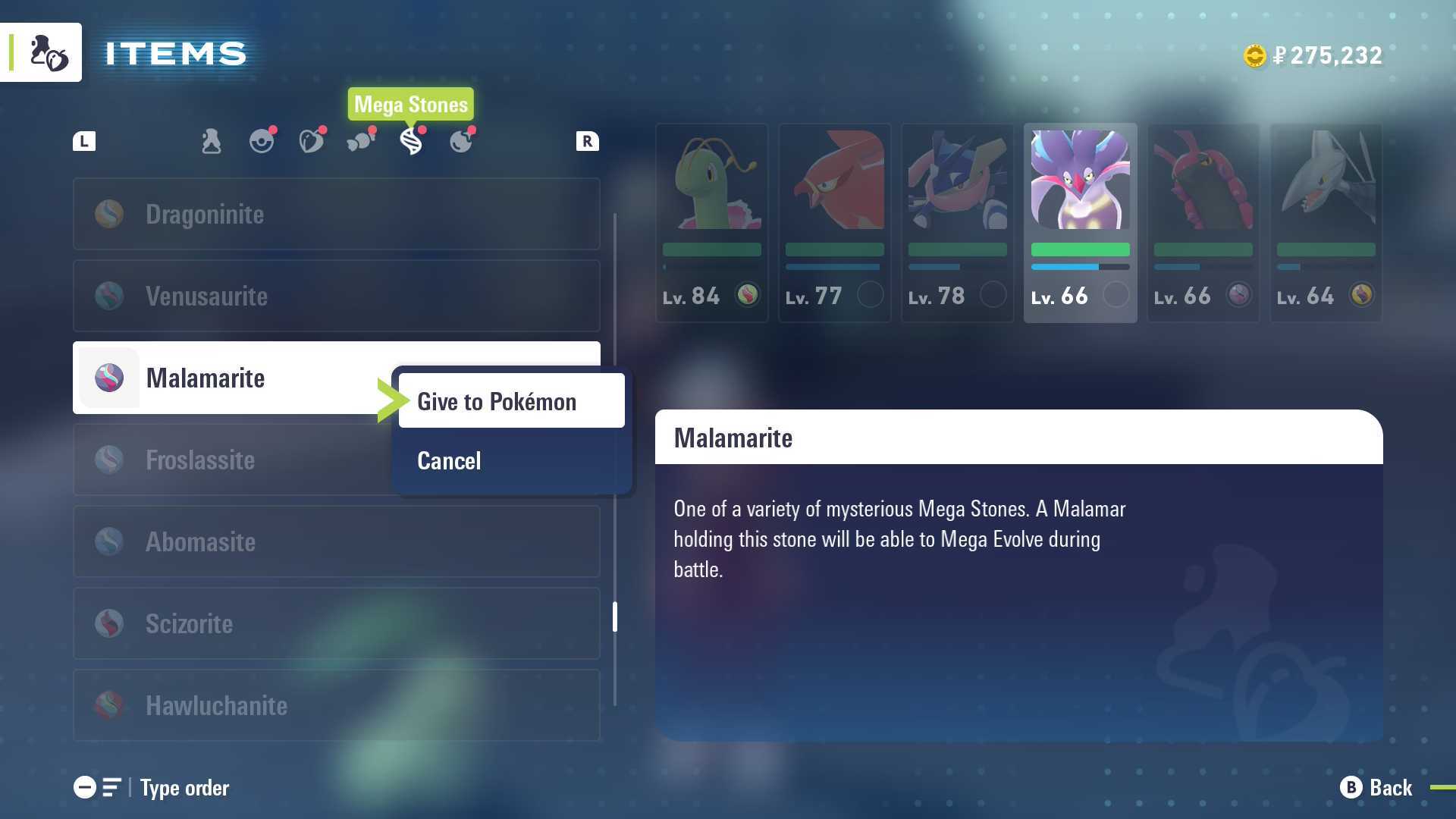Choose Give to Pokémon option
Image resolution: width=1456 pixels, height=819 pixels.
(x=511, y=401)
